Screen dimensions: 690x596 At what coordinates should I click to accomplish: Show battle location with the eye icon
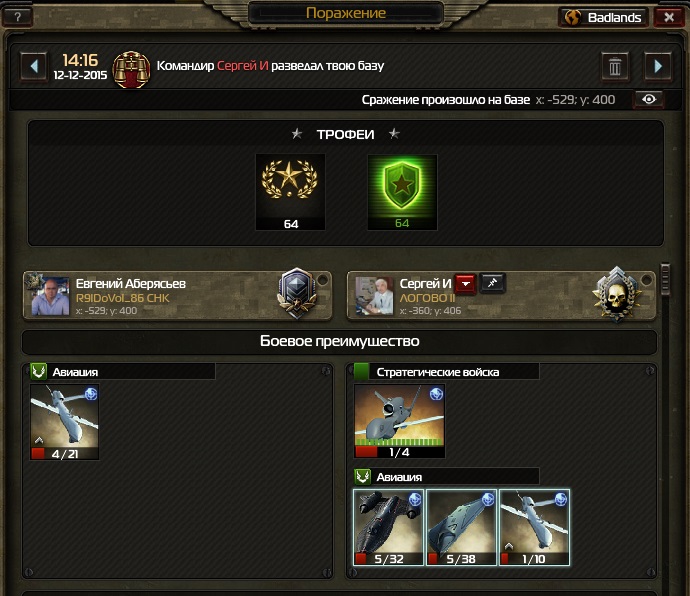[x=650, y=99]
